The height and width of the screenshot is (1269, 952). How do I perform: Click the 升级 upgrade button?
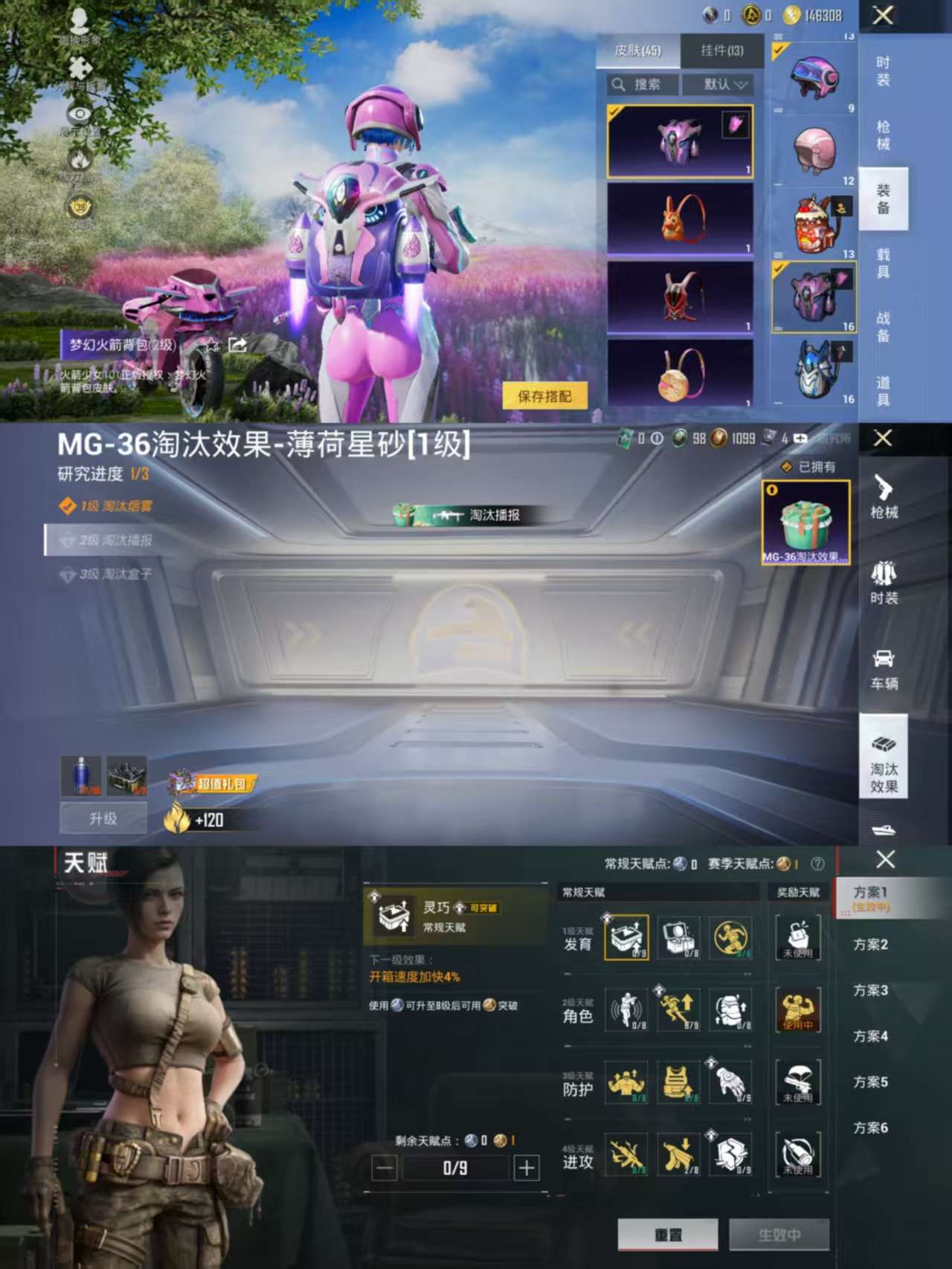click(103, 817)
